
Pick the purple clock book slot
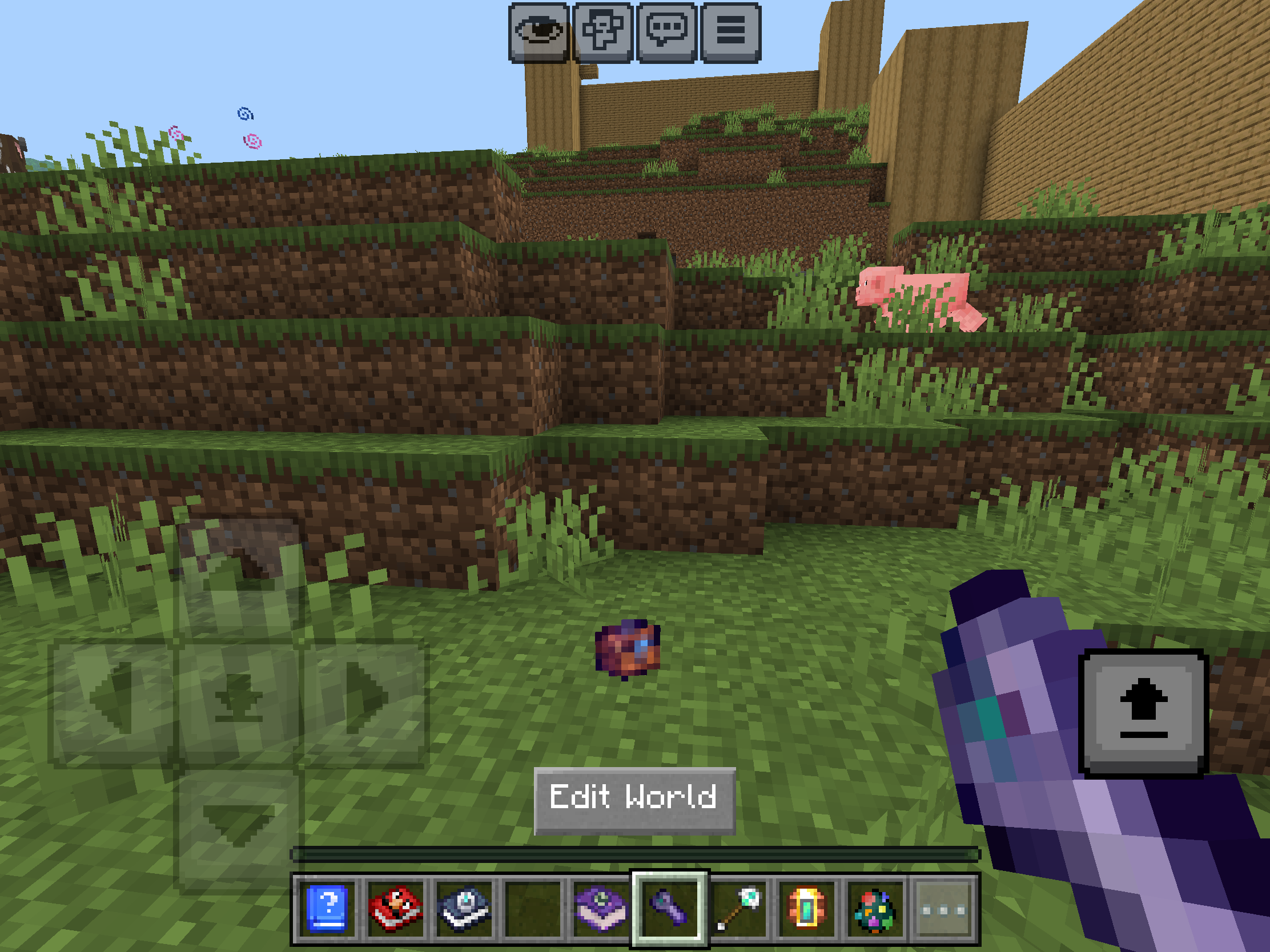point(601,909)
